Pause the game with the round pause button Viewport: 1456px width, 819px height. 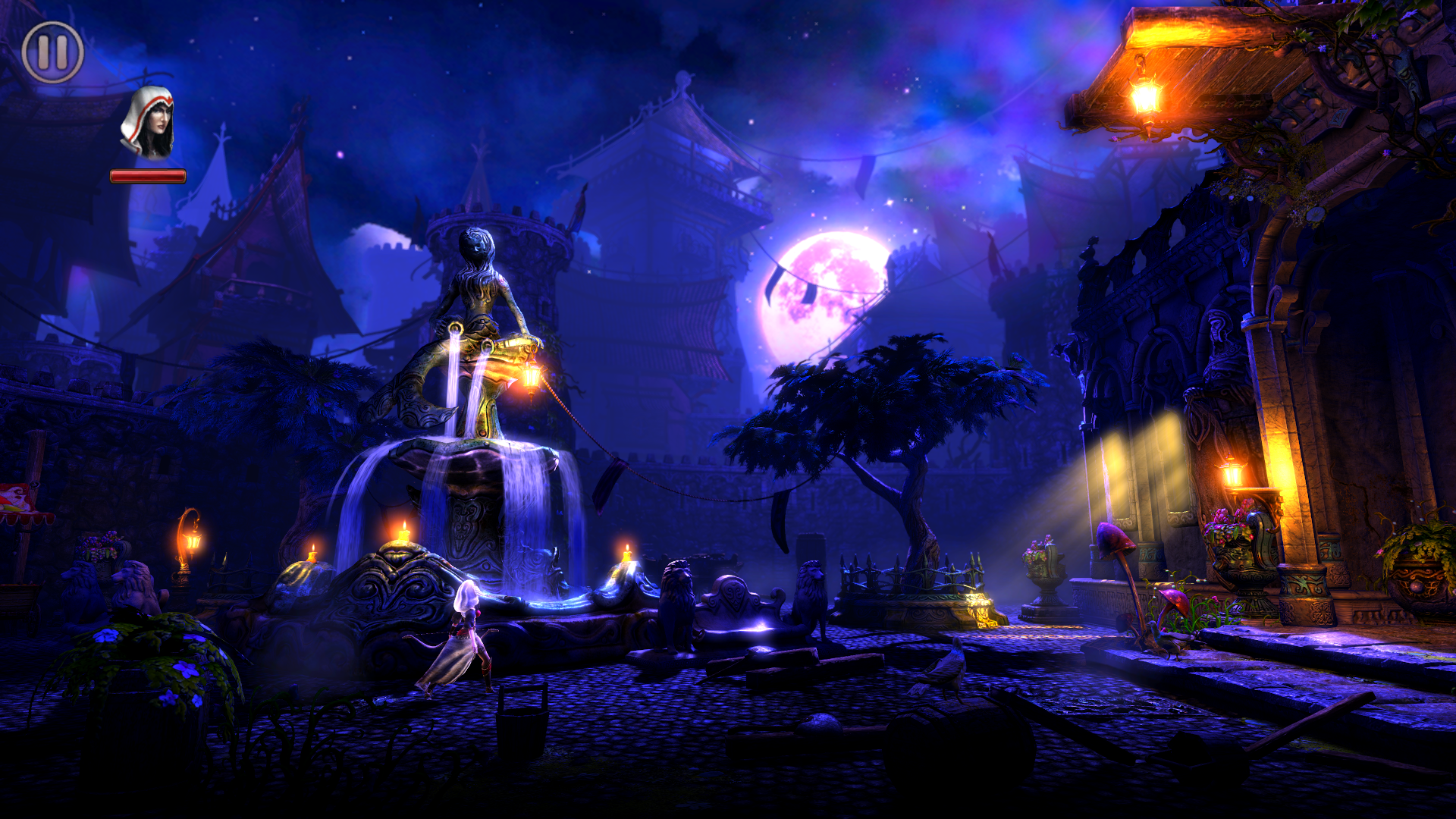(52, 52)
